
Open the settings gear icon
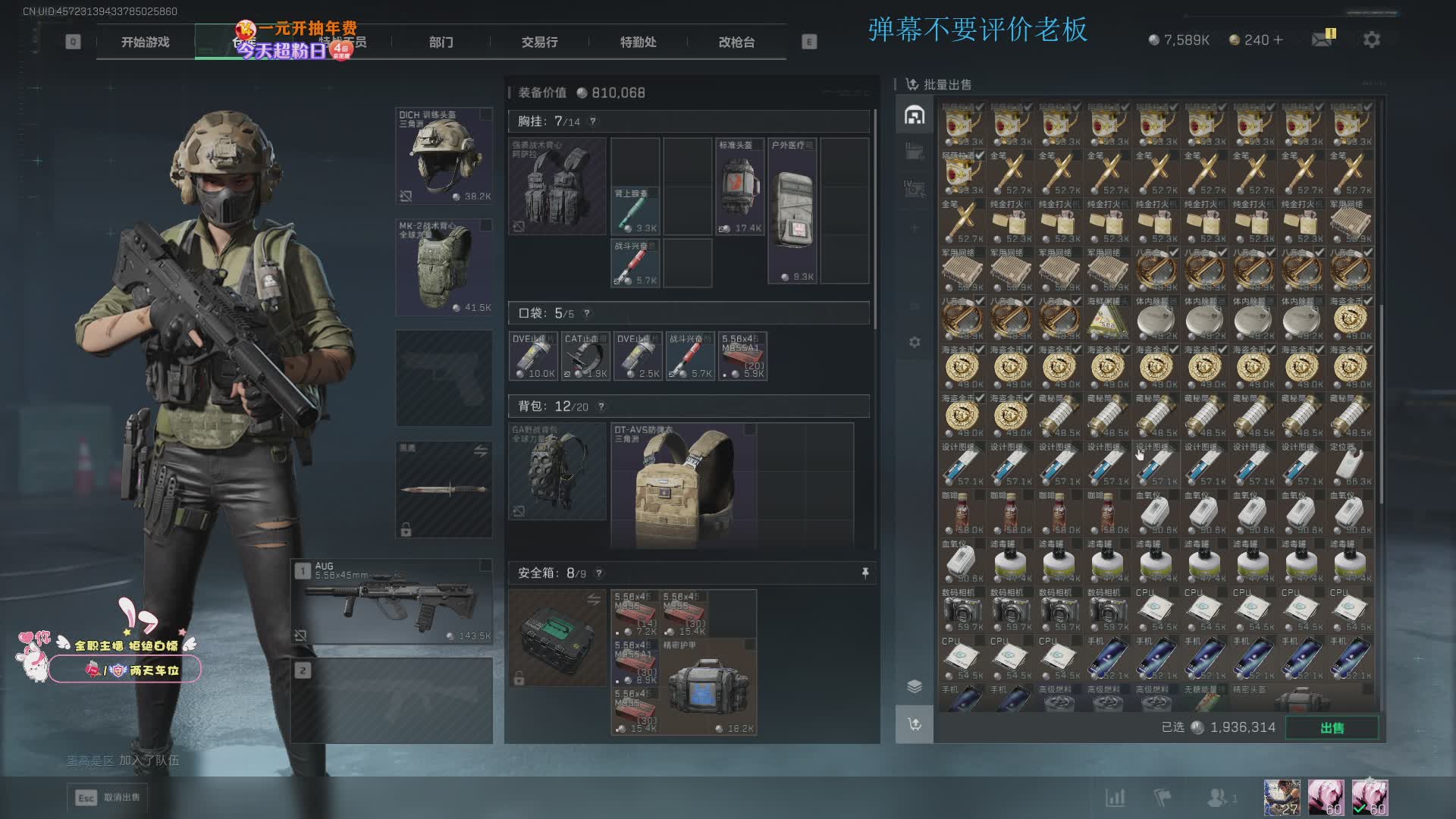1371,39
